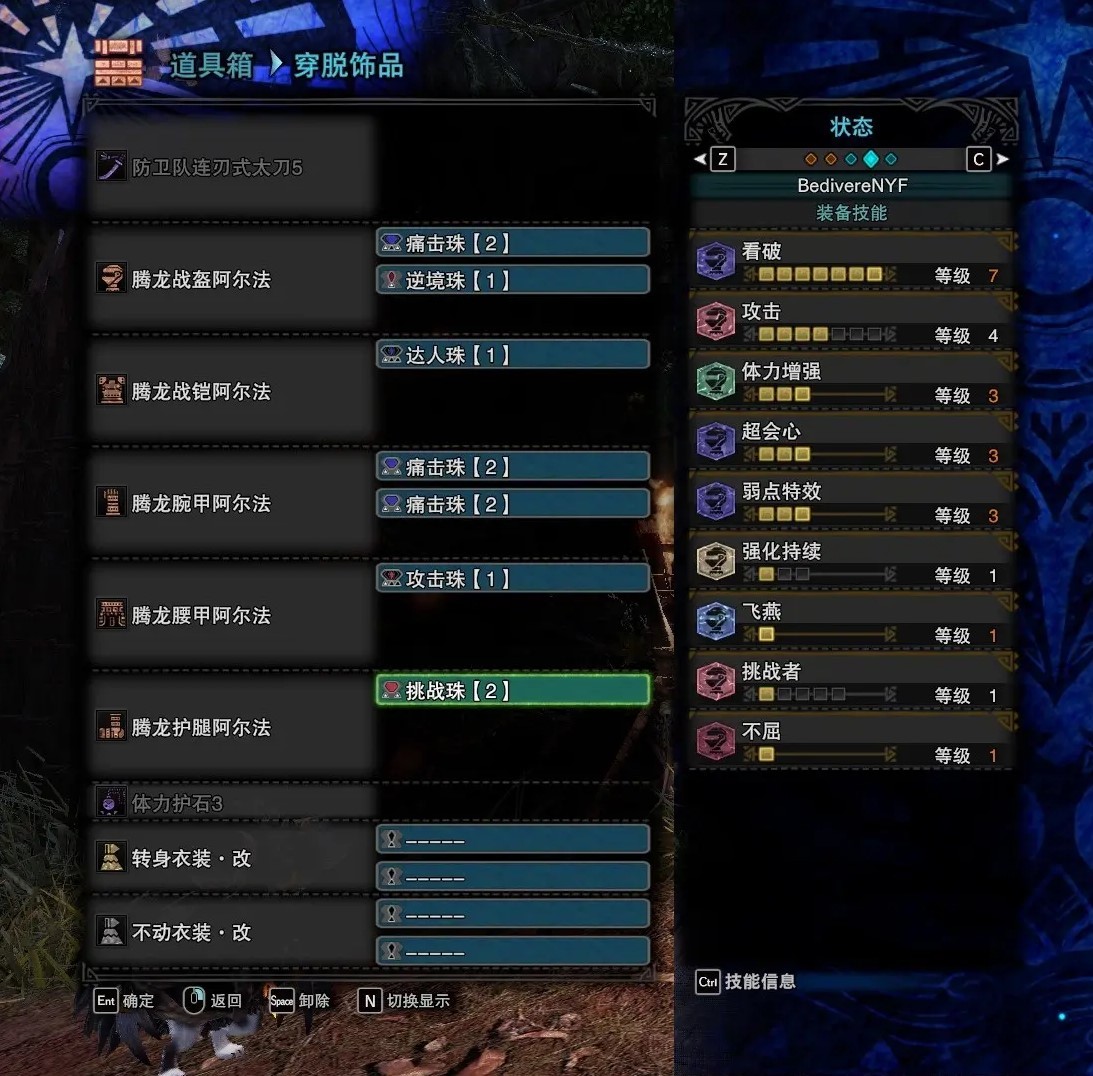The image size is (1093, 1076).
Task: Select the 不屈 skill entry
Action: (852, 742)
